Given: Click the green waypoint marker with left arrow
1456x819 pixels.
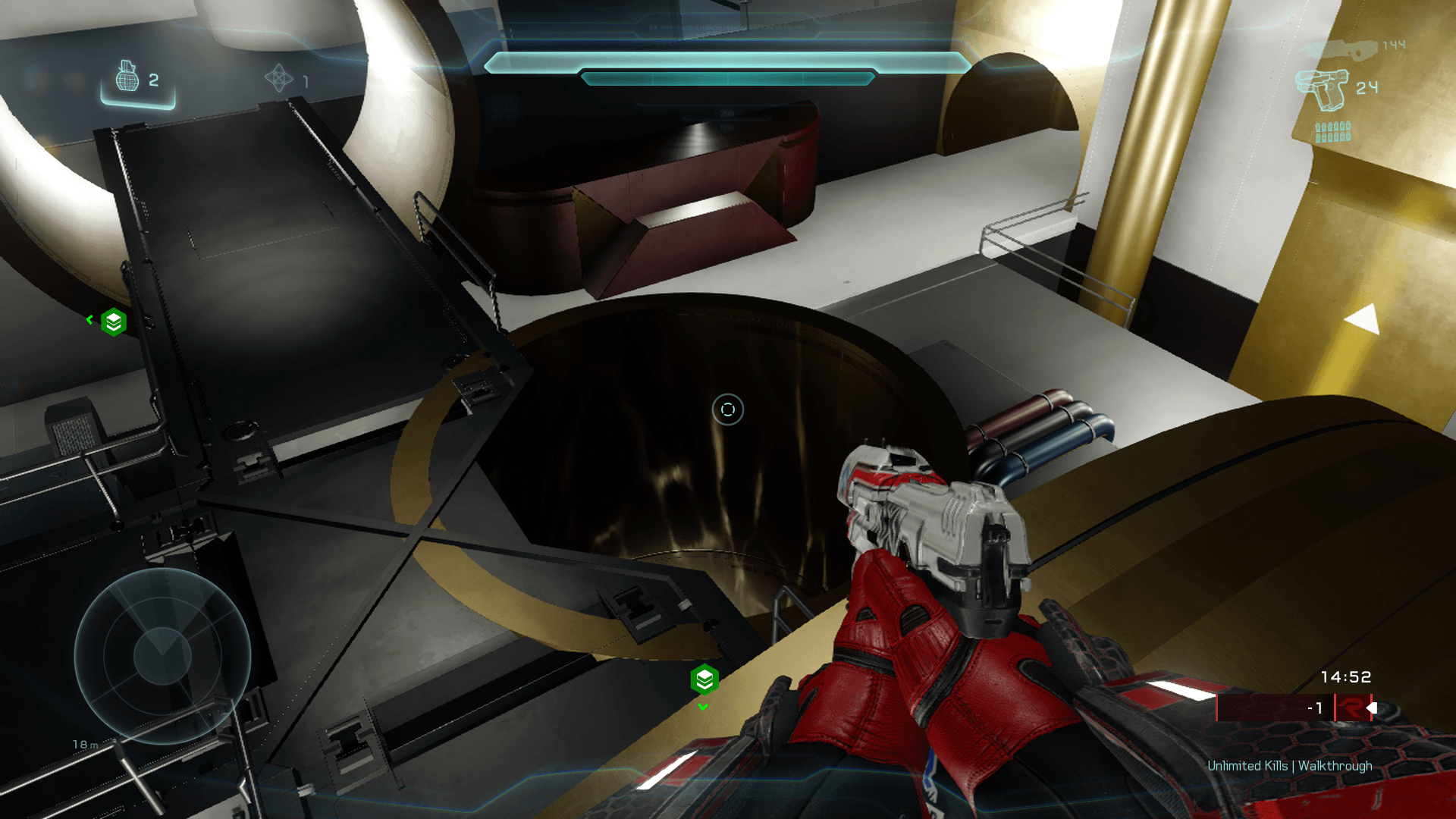Looking at the screenshot, I should 114,322.
